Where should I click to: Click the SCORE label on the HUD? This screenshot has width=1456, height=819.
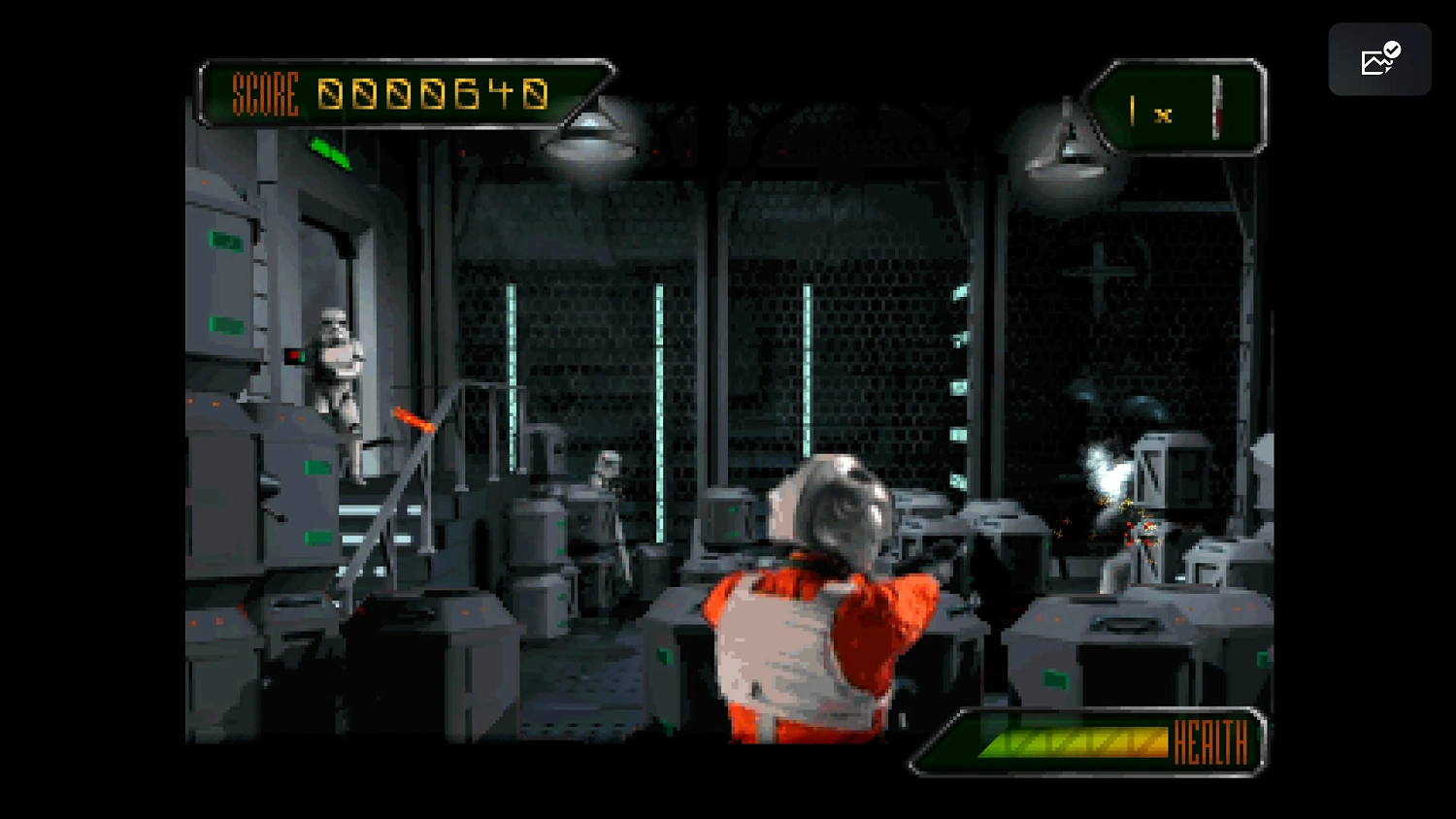pos(264,94)
